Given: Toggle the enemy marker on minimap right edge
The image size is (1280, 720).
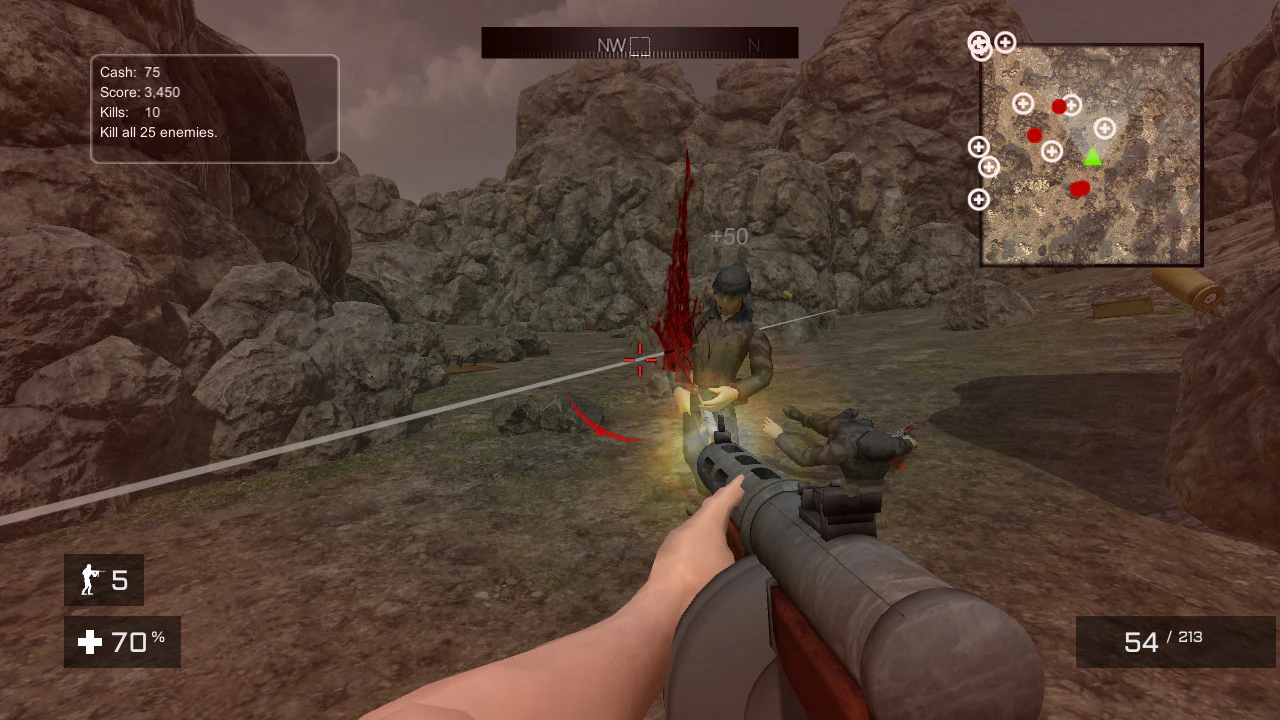Looking at the screenshot, I should (1104, 128).
